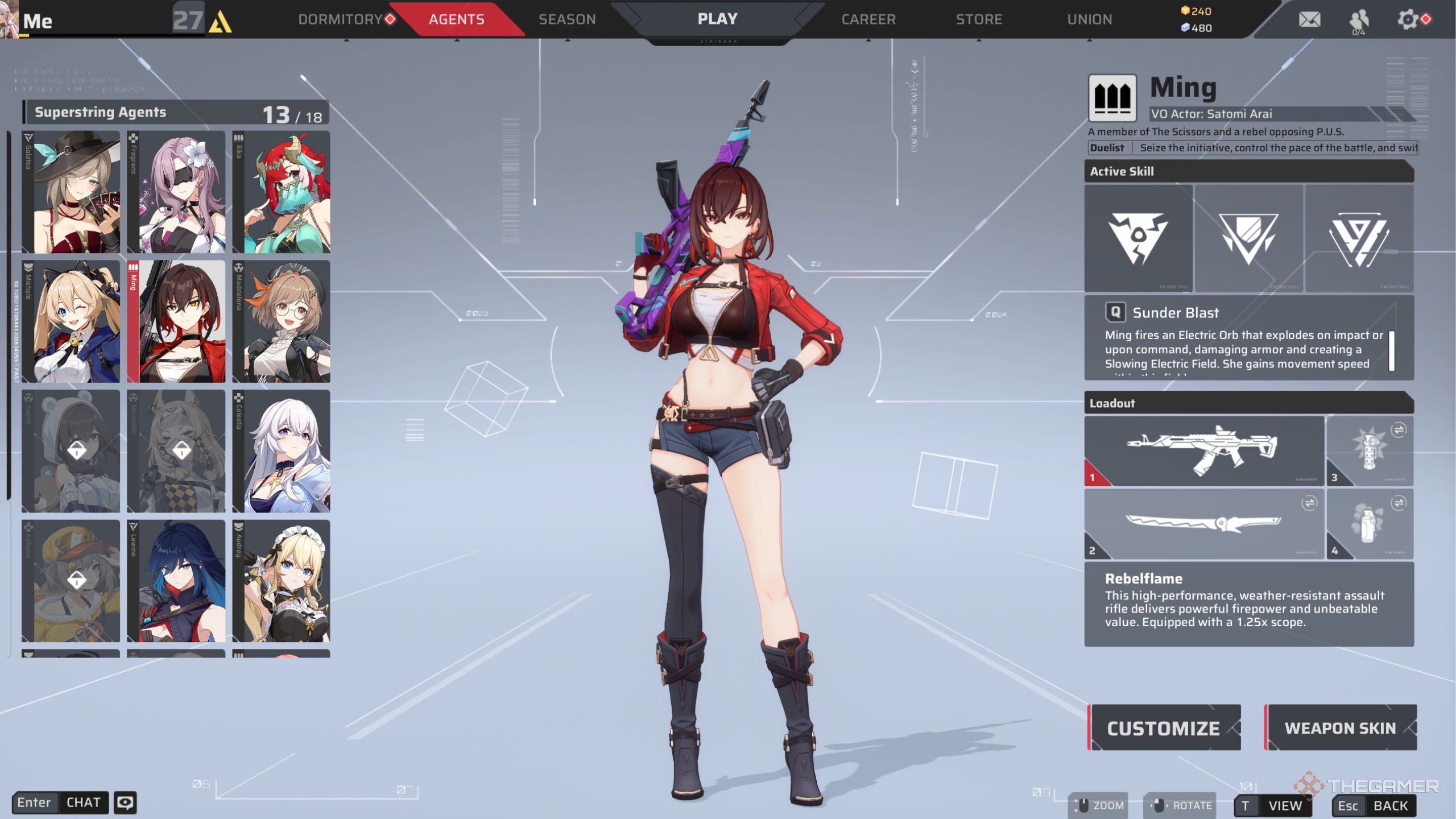Open the chat speech bubble icon
The width and height of the screenshot is (1456, 819).
pos(125,803)
